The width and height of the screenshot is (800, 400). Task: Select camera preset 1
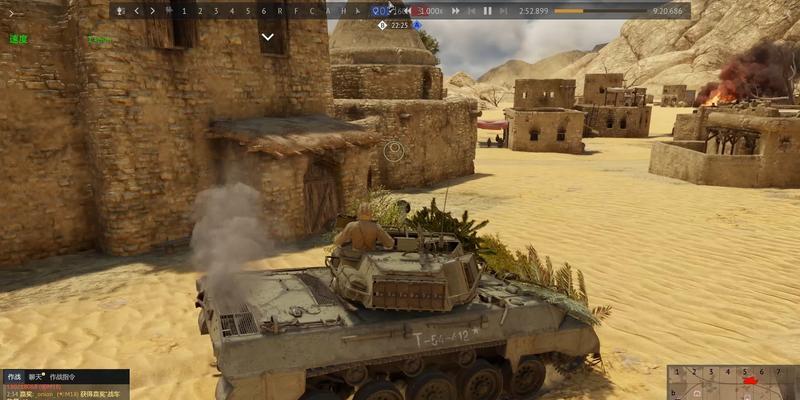pos(183,11)
